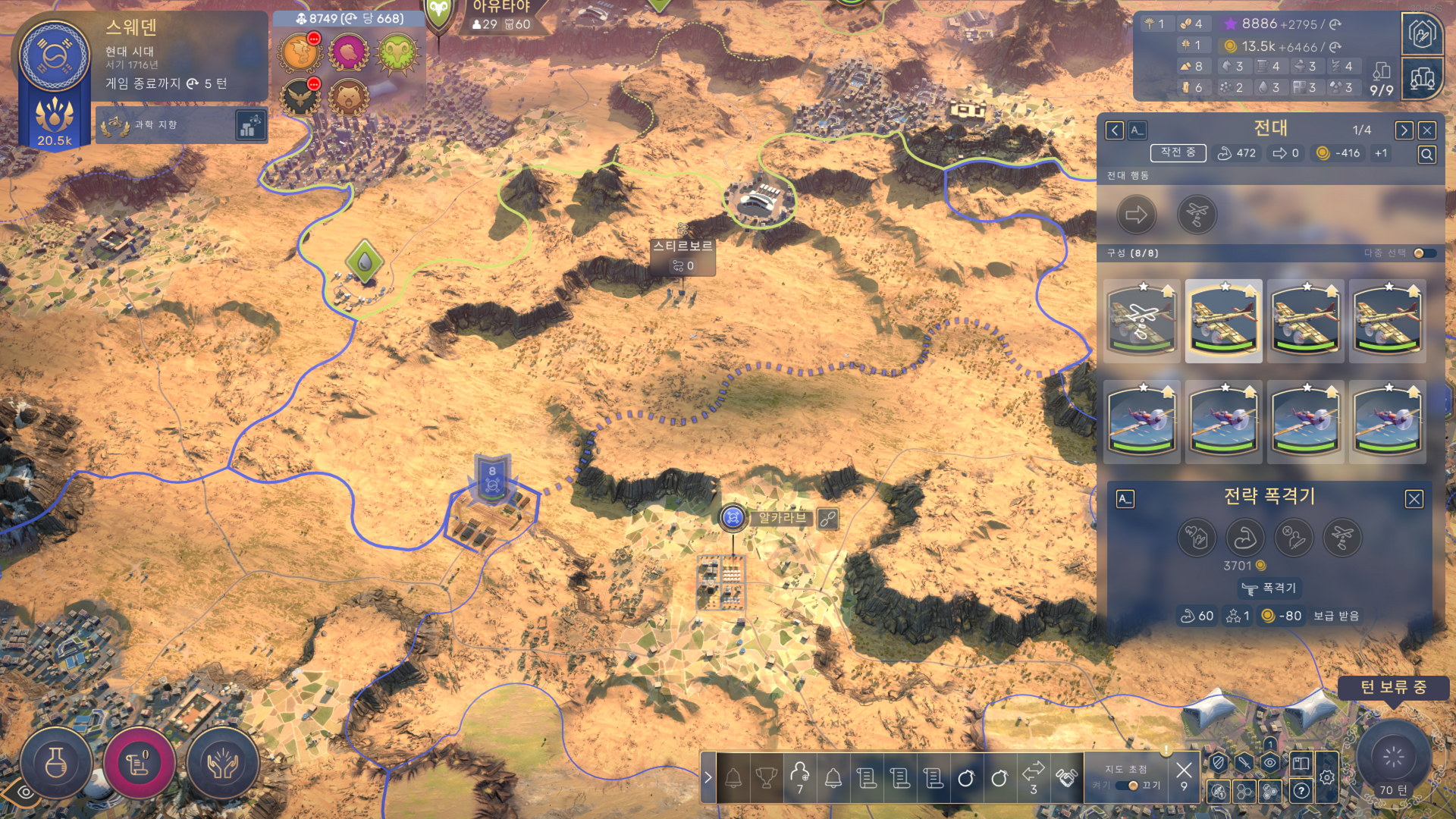
Task: Open the gear settings menu
Action: click(1326, 777)
